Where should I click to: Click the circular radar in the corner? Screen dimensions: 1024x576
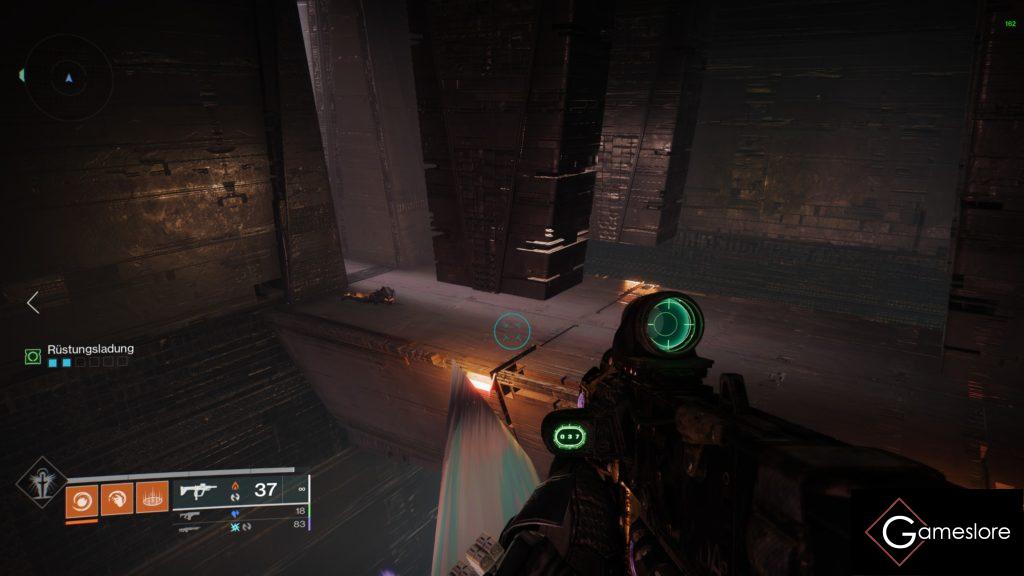68,77
